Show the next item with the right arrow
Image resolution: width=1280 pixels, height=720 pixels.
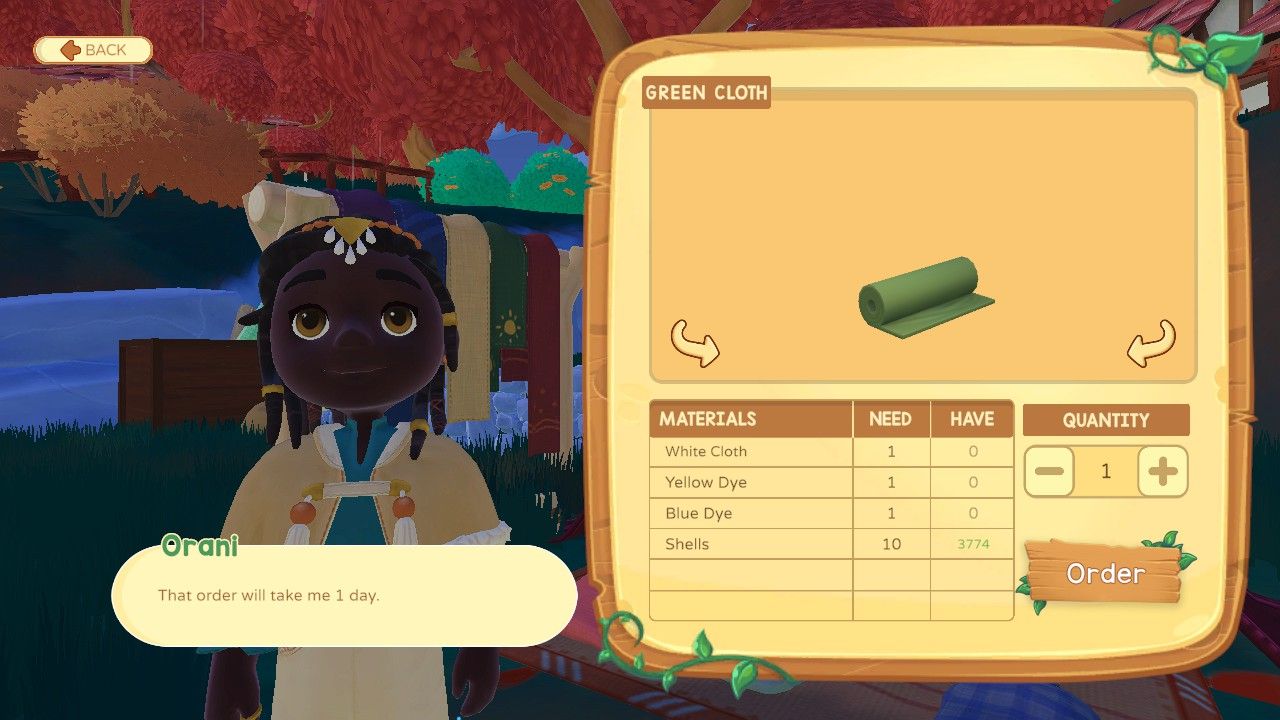coord(1151,343)
